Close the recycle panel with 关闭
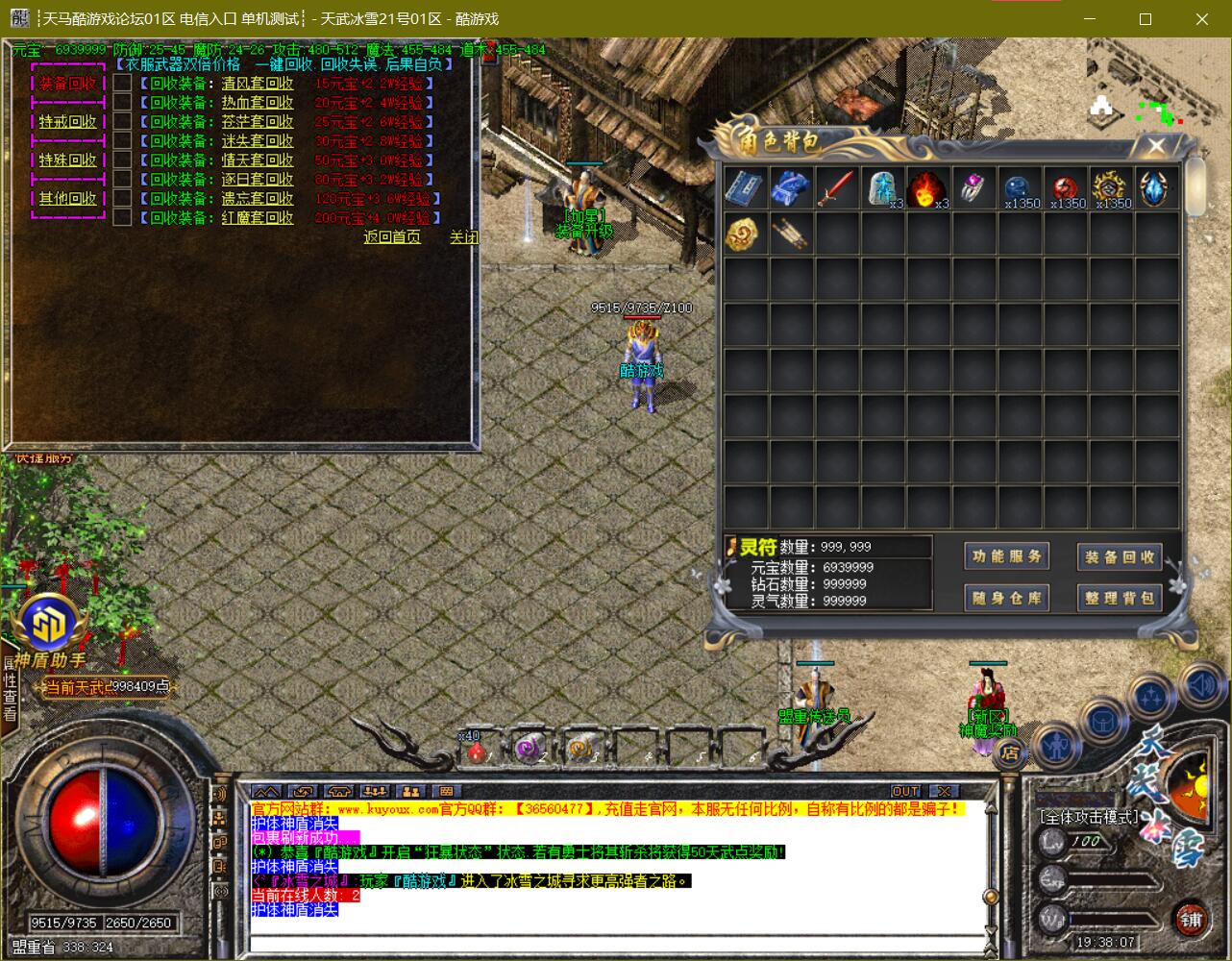This screenshot has width=1232, height=961. click(463, 237)
